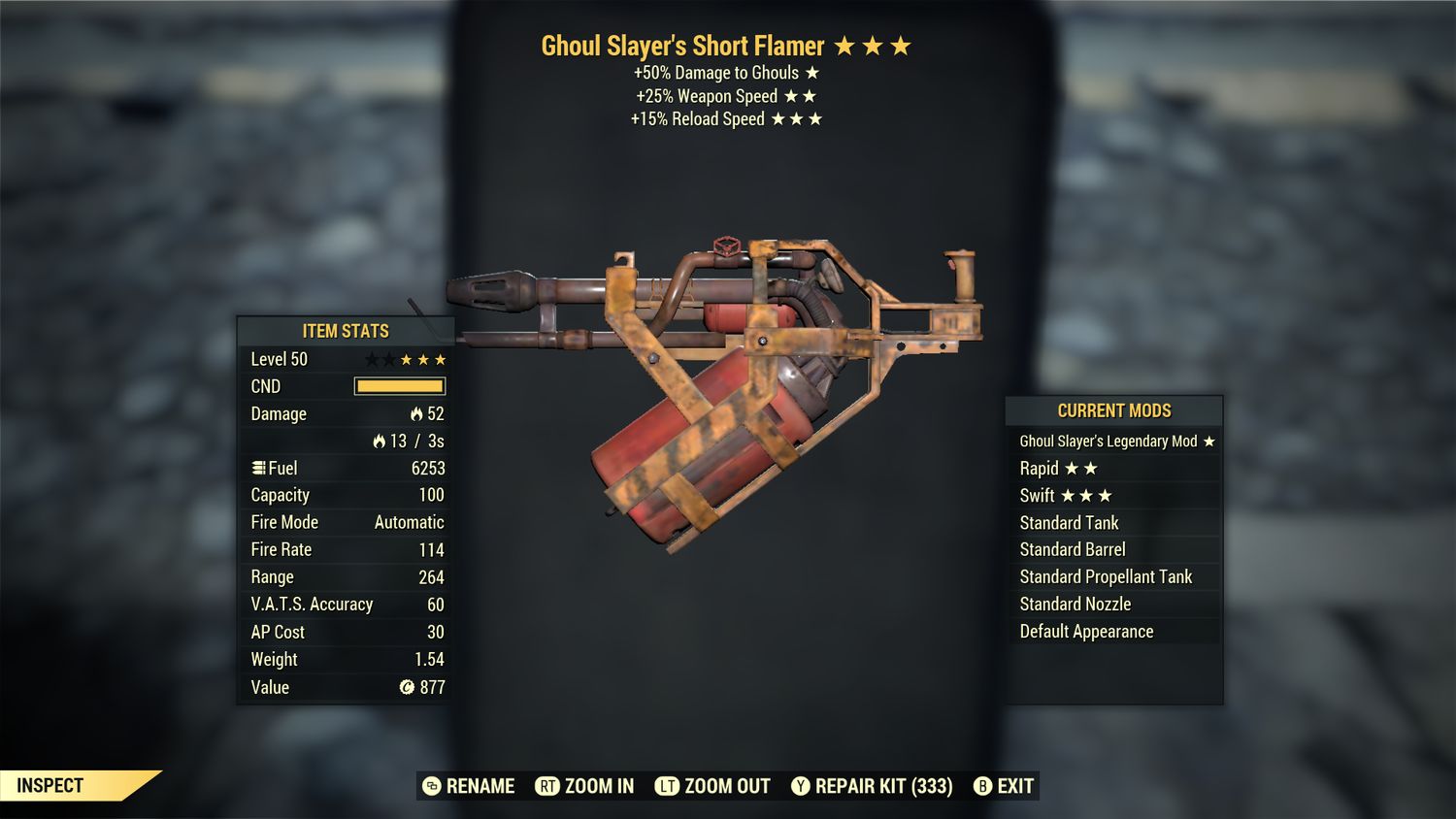
Task: Toggle Automatic fire mode setting
Action: [409, 522]
